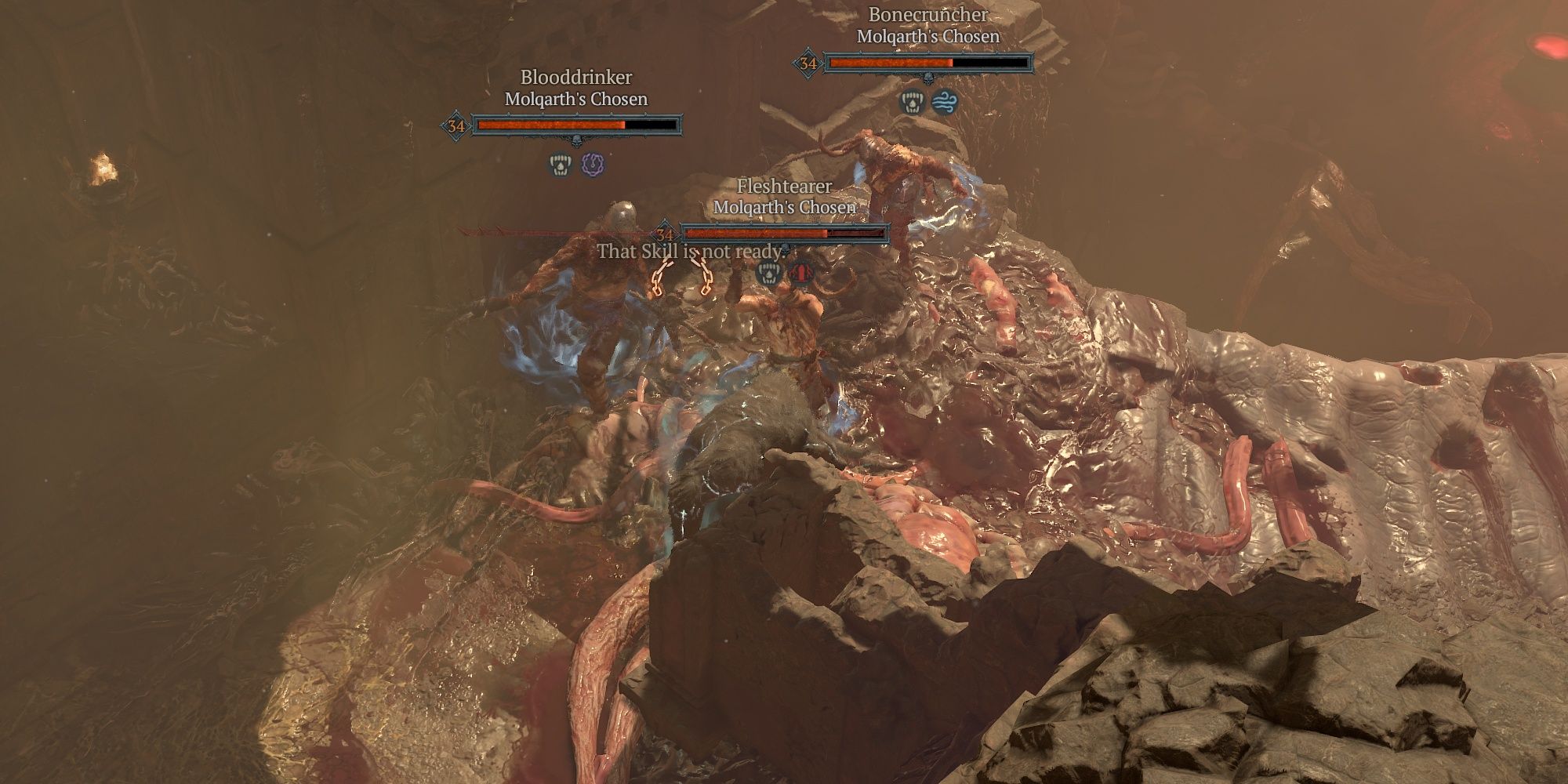
Task: Click Blooddrinker's orange health bar
Action: (x=549, y=125)
